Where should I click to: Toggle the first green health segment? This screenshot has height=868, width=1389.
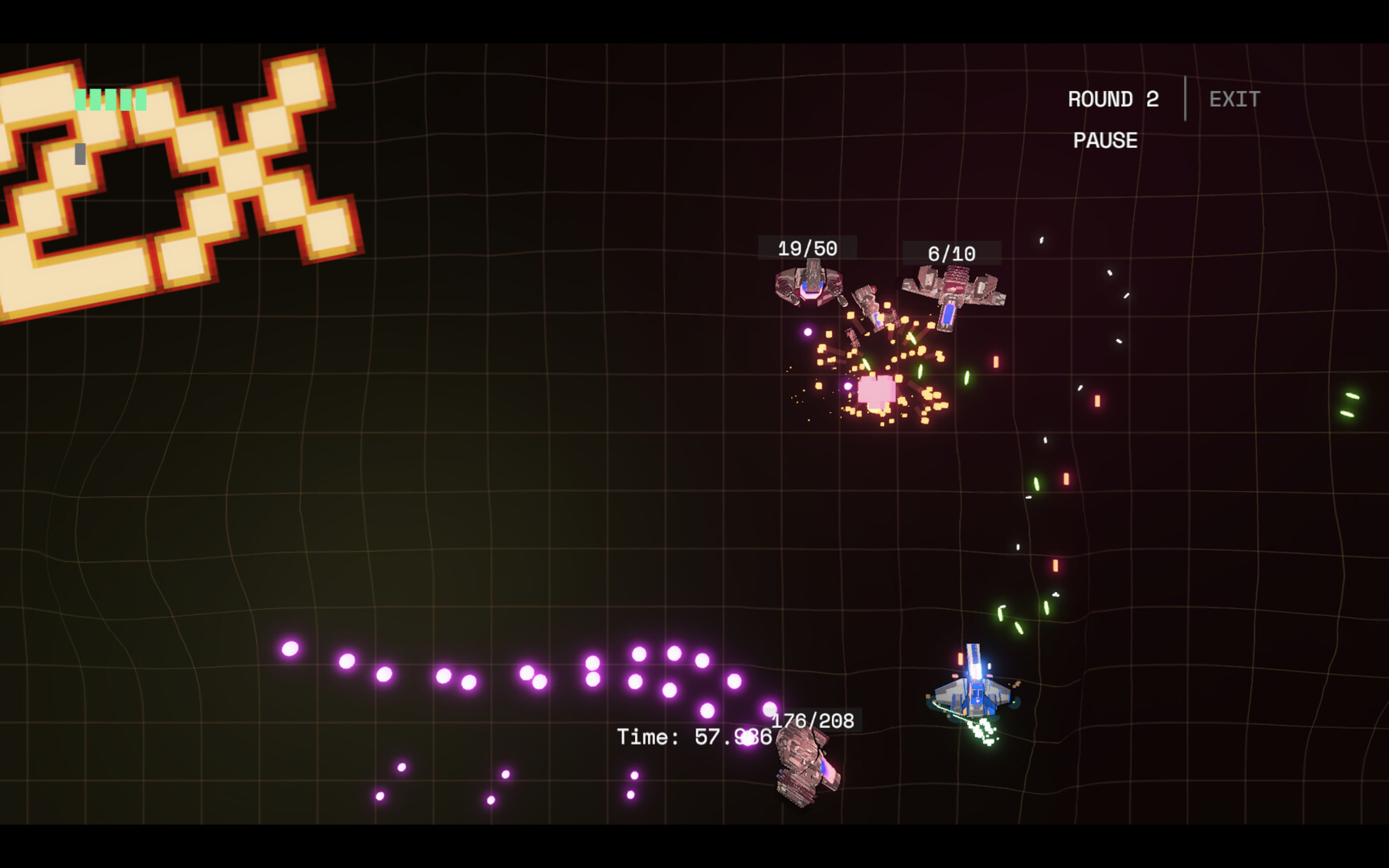tap(80, 100)
